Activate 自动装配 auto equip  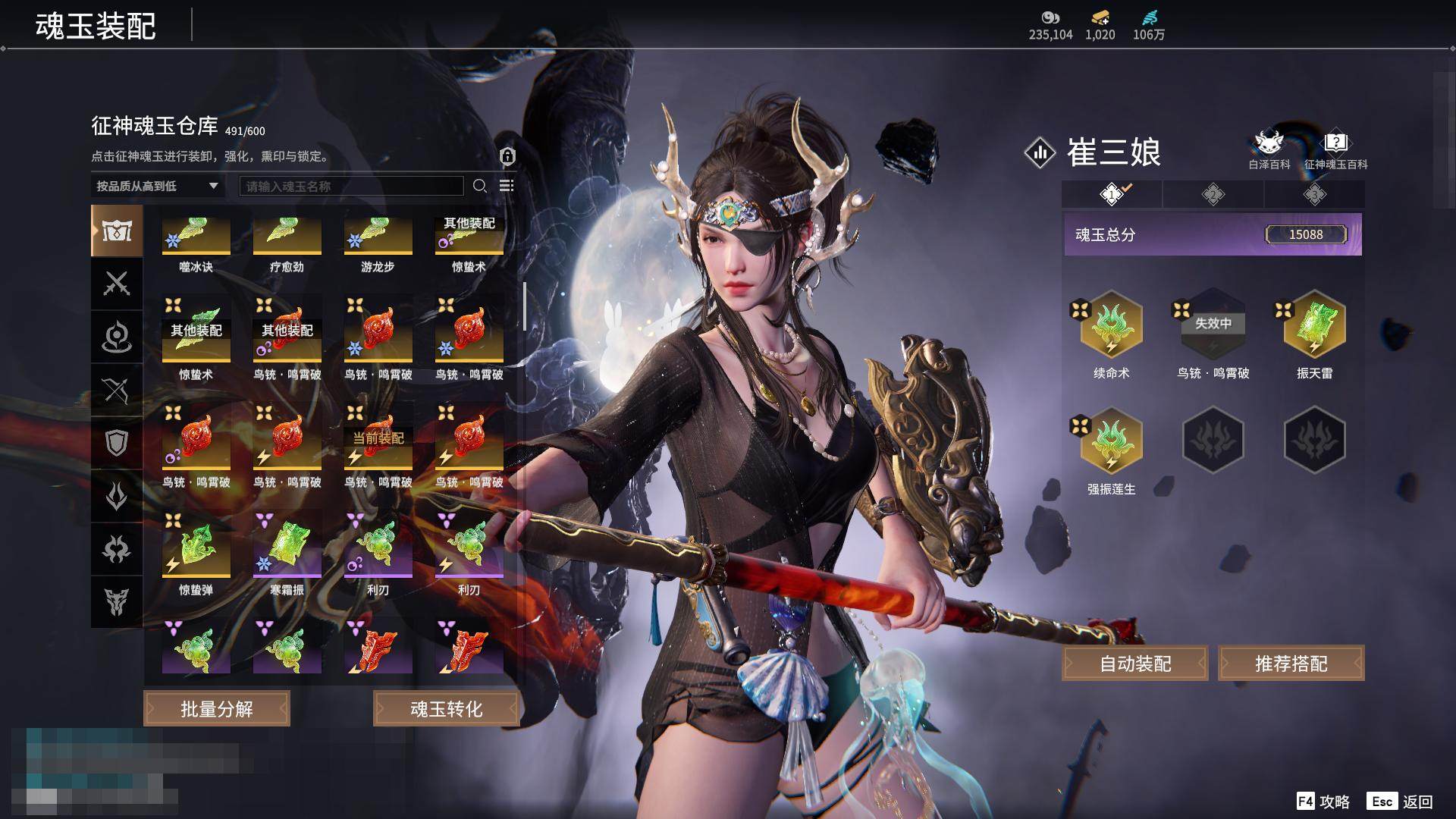[1134, 664]
